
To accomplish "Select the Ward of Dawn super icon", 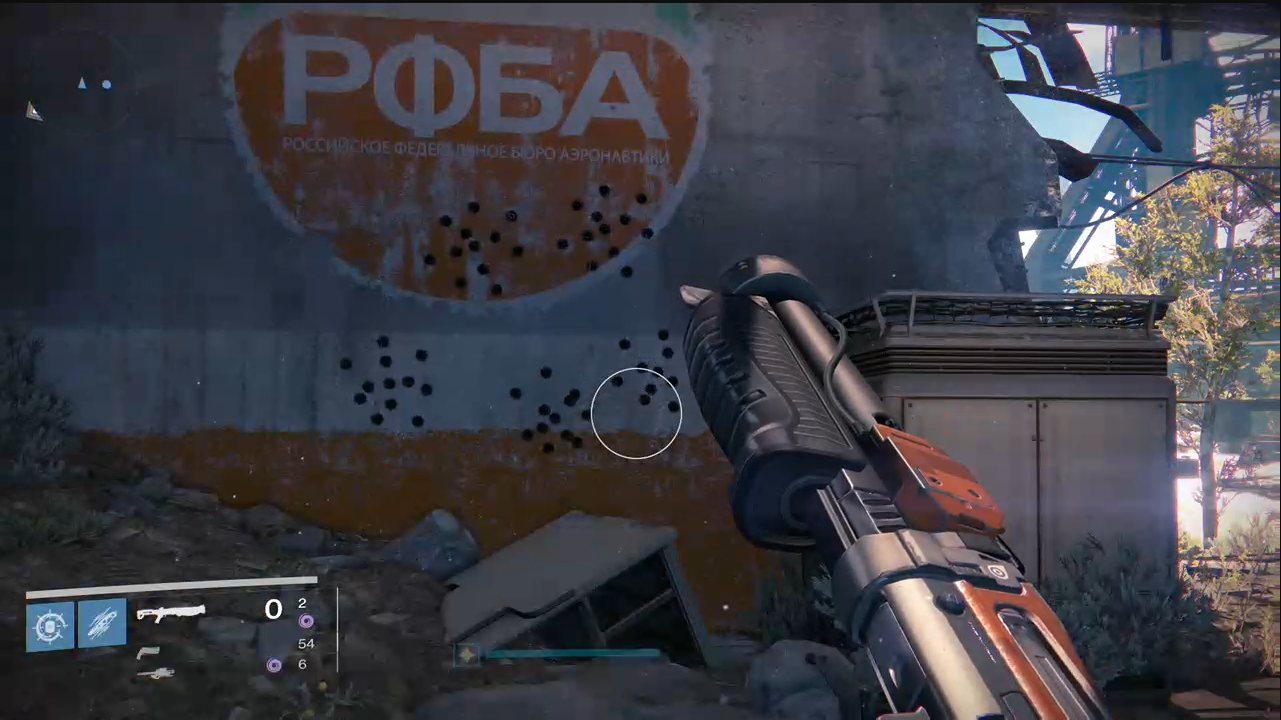I will (x=50, y=623).
